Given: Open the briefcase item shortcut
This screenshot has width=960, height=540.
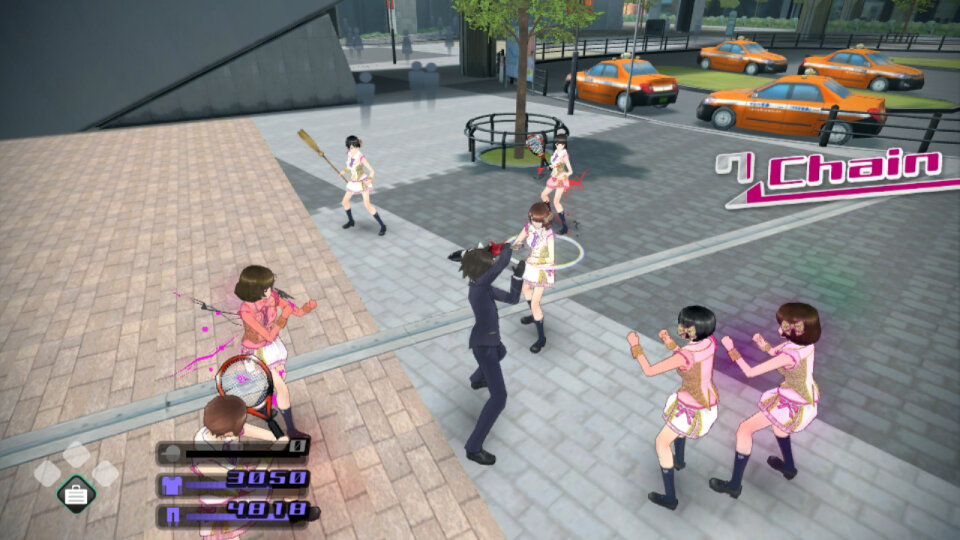Looking at the screenshot, I should [76, 493].
